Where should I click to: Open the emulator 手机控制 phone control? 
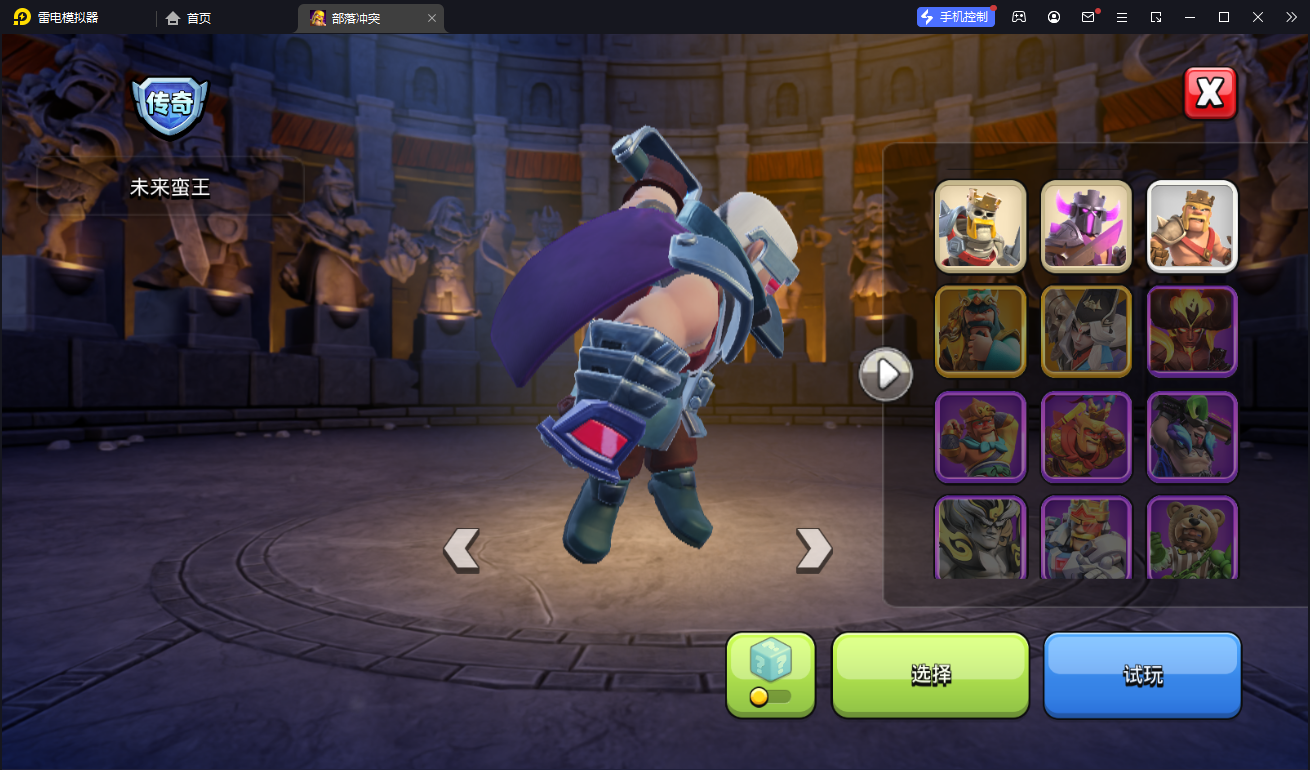click(955, 17)
